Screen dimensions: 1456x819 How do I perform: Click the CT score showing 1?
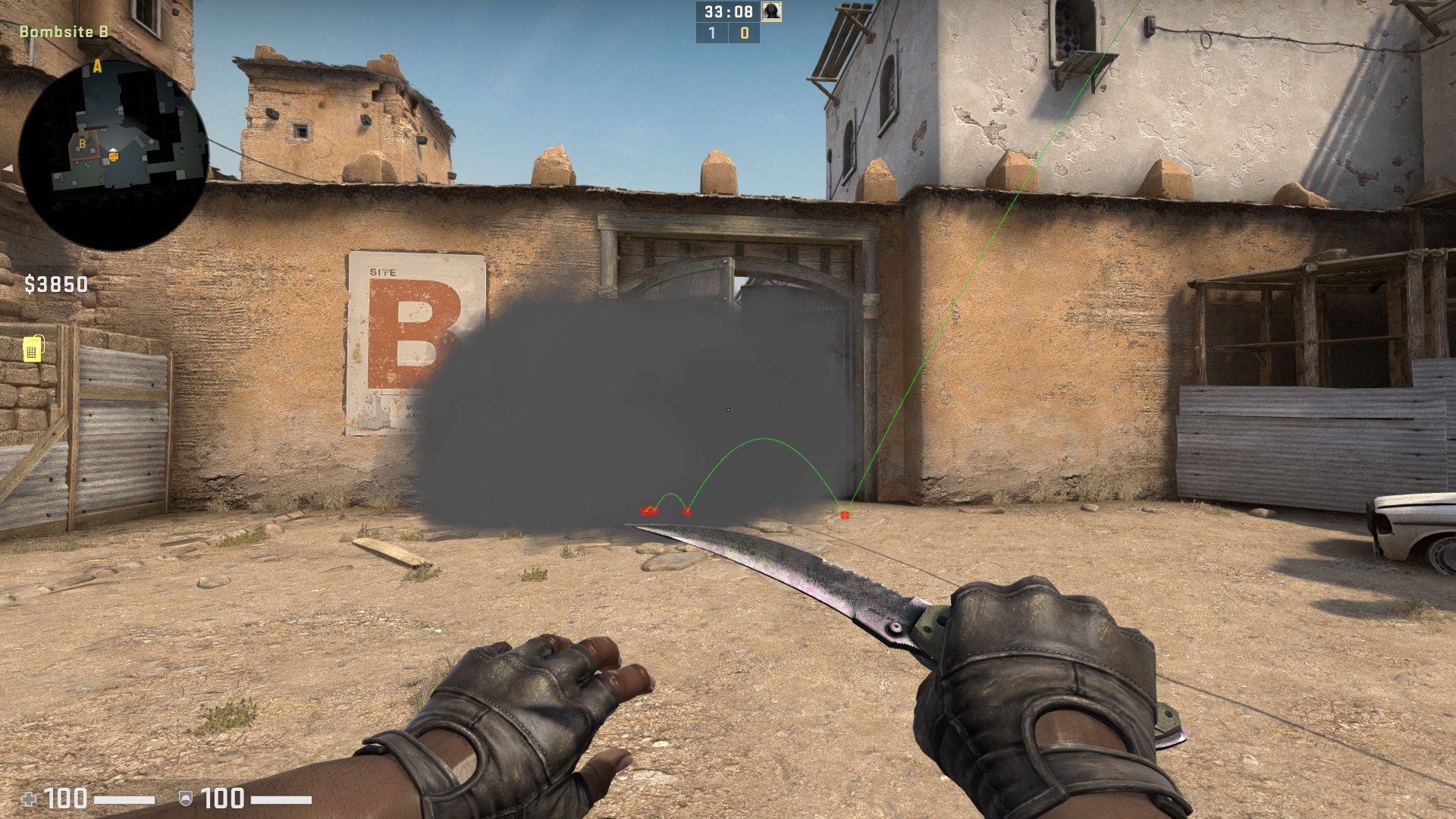tap(711, 33)
